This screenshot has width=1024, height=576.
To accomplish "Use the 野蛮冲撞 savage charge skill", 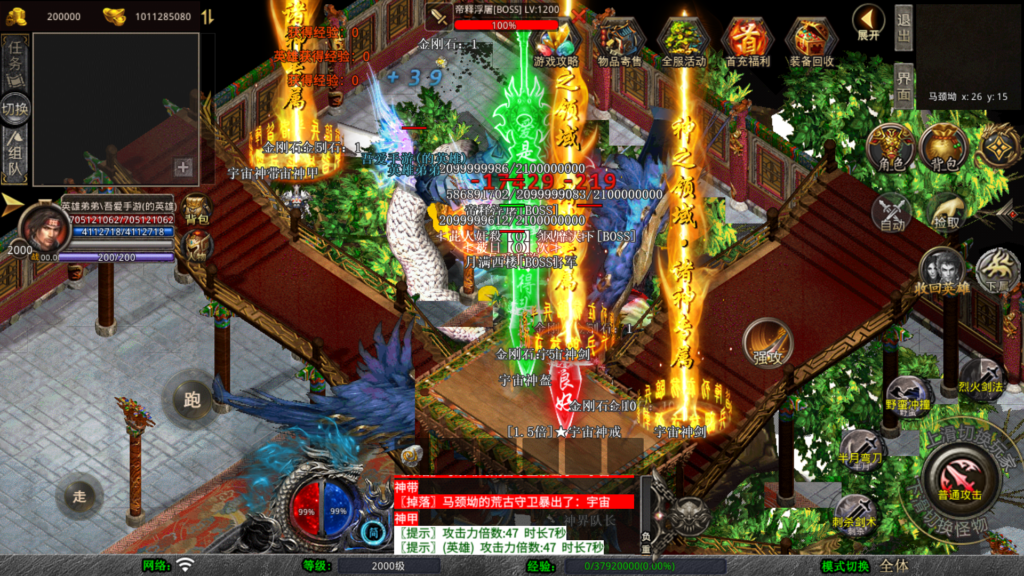I will point(908,397).
